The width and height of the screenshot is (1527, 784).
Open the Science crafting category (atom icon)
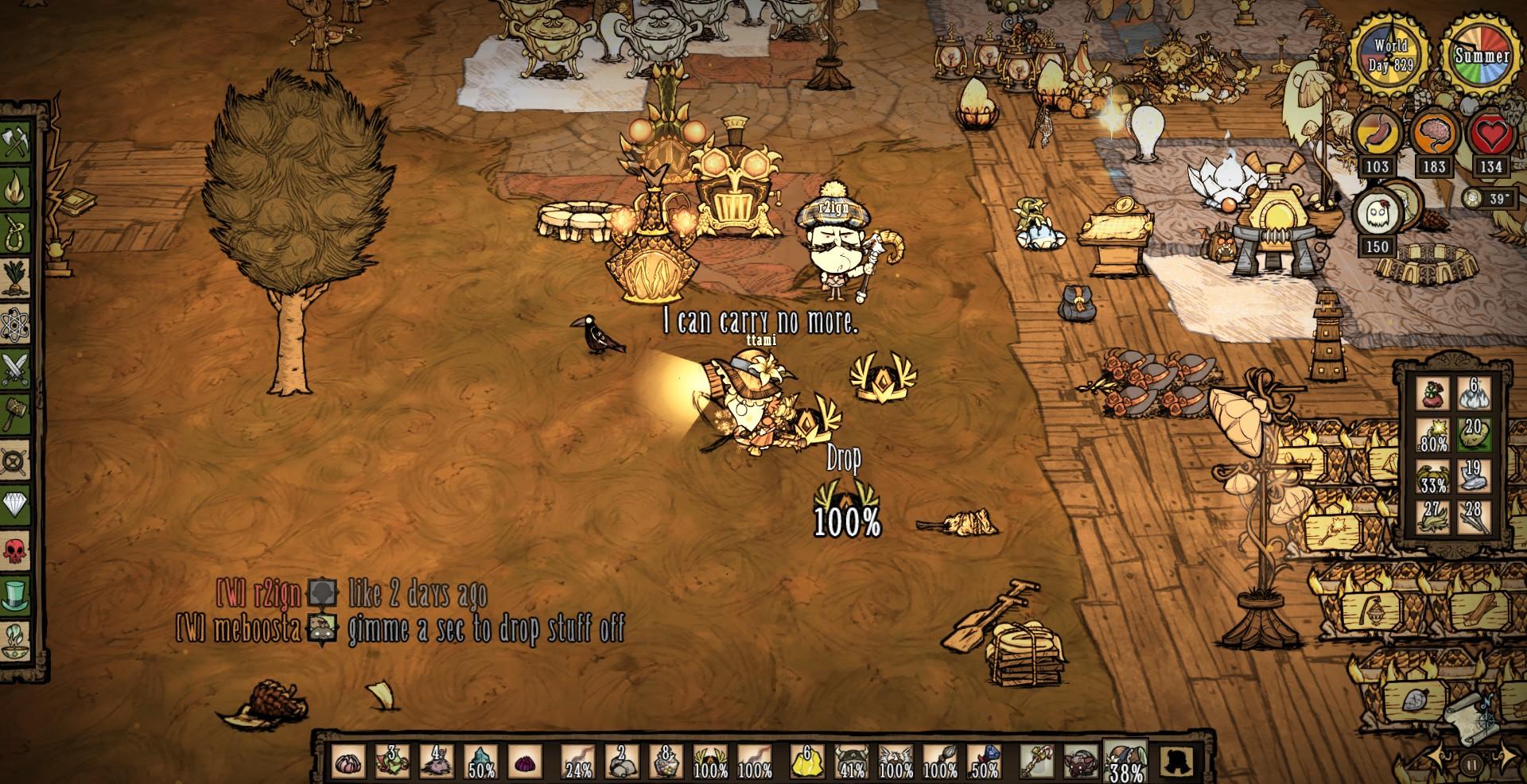coord(16,319)
